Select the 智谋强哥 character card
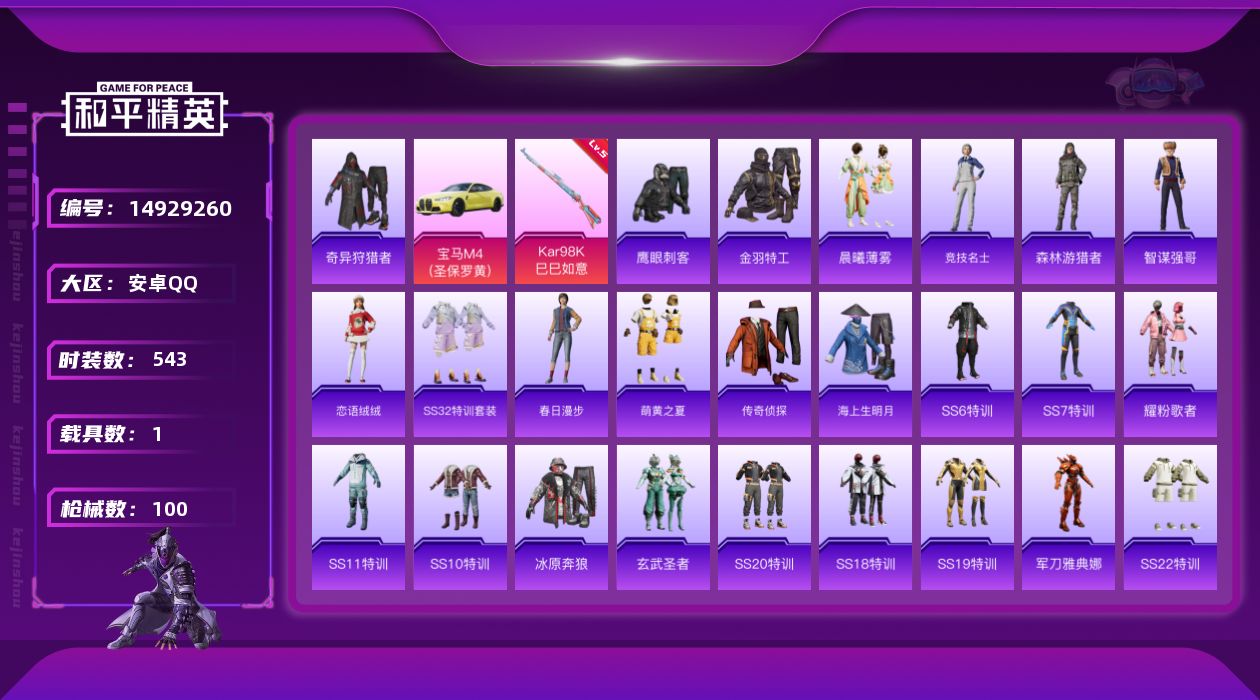Image resolution: width=1260 pixels, height=700 pixels. click(x=1170, y=210)
